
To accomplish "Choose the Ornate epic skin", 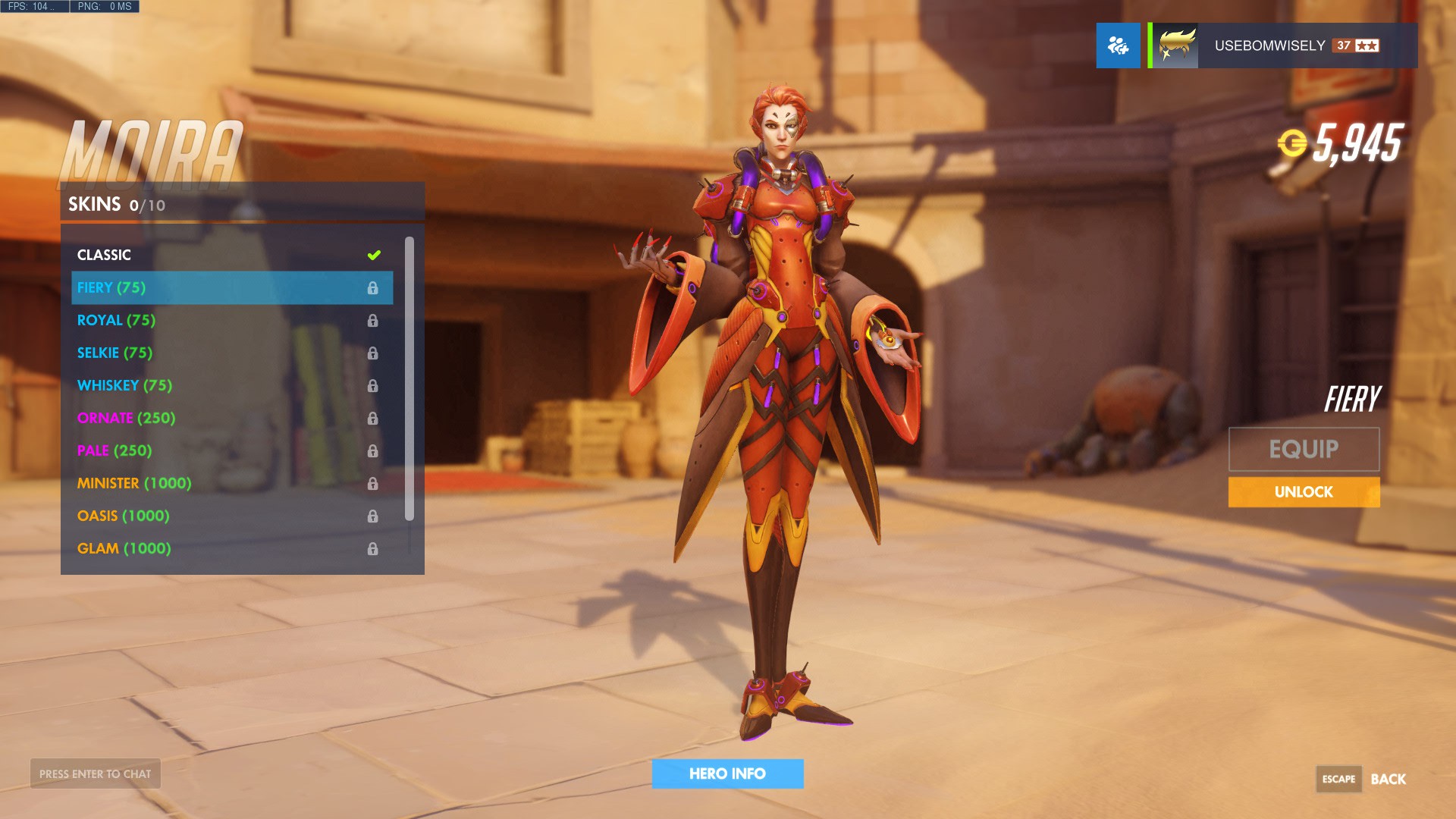I will point(227,418).
